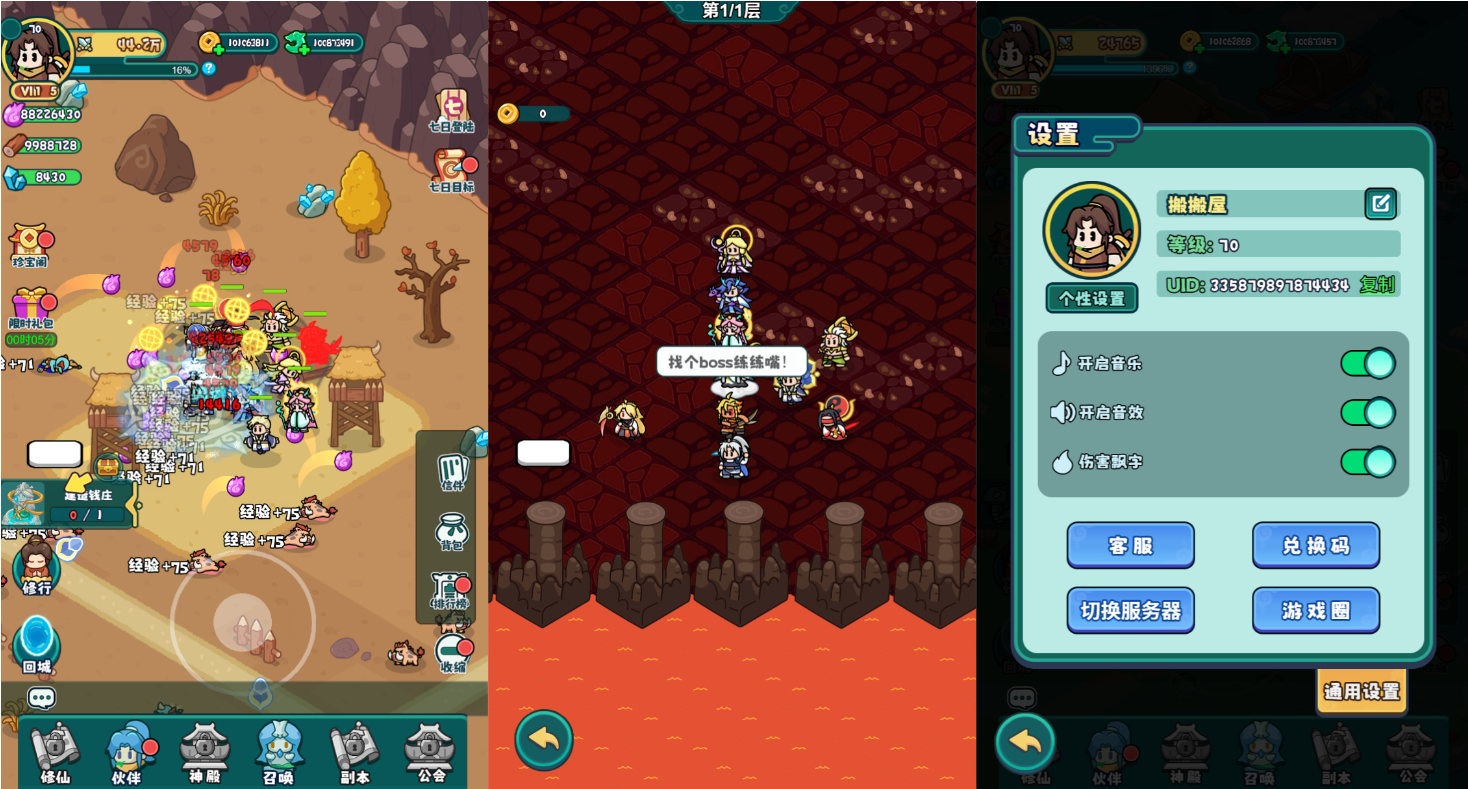The height and width of the screenshot is (789, 1468).
Task: Open the 七日登陆 seven-day login reward
Action: [452, 112]
